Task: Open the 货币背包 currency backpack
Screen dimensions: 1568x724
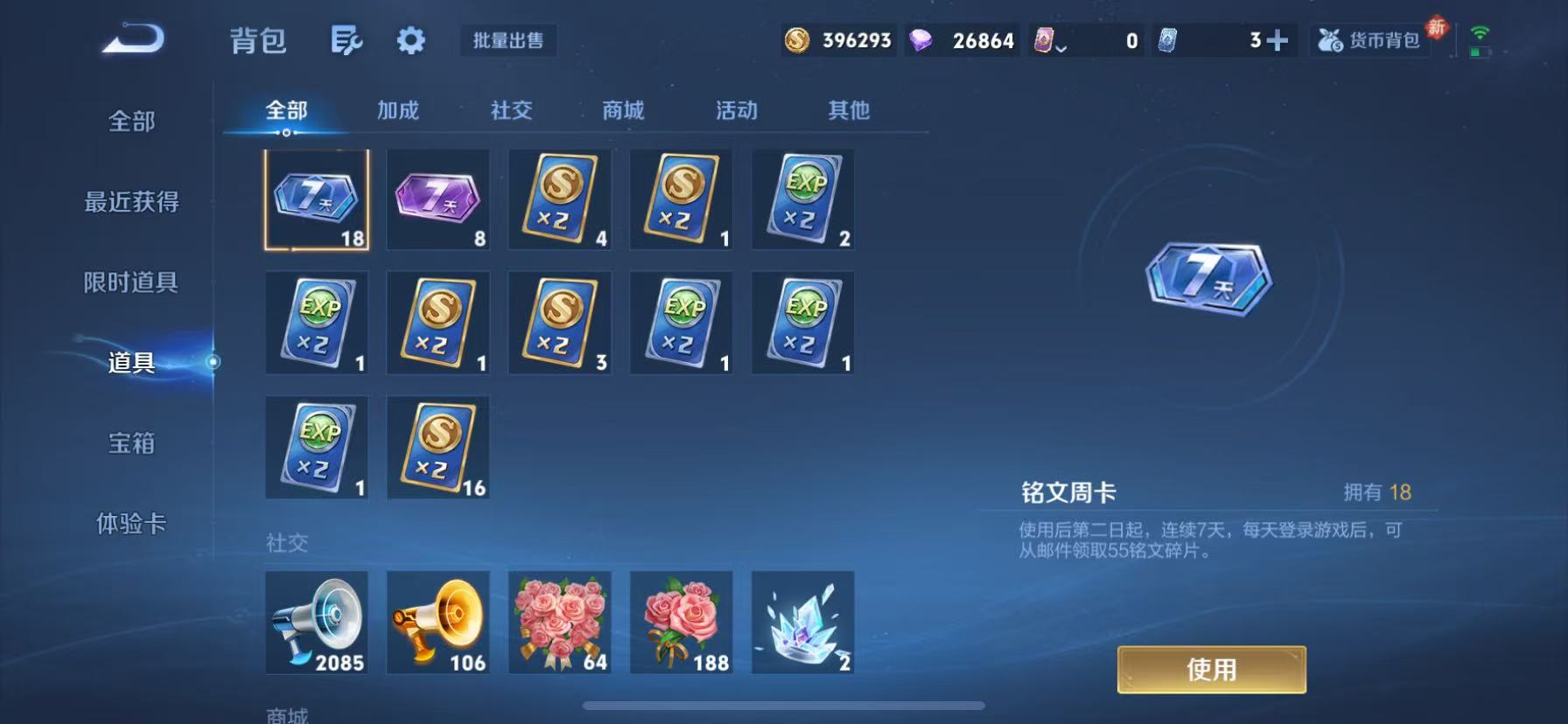Action: (1369, 40)
